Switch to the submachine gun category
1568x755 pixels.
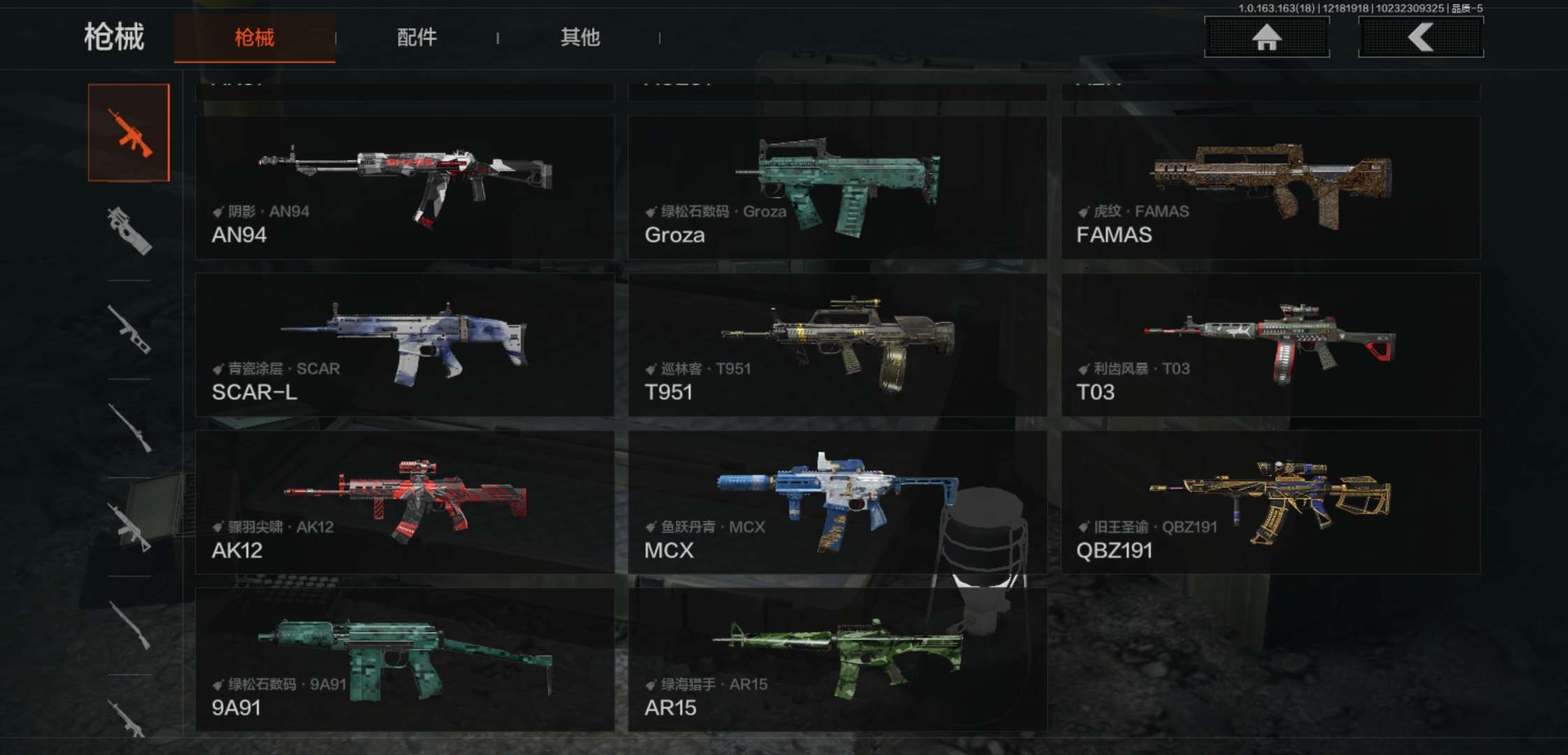coord(129,231)
